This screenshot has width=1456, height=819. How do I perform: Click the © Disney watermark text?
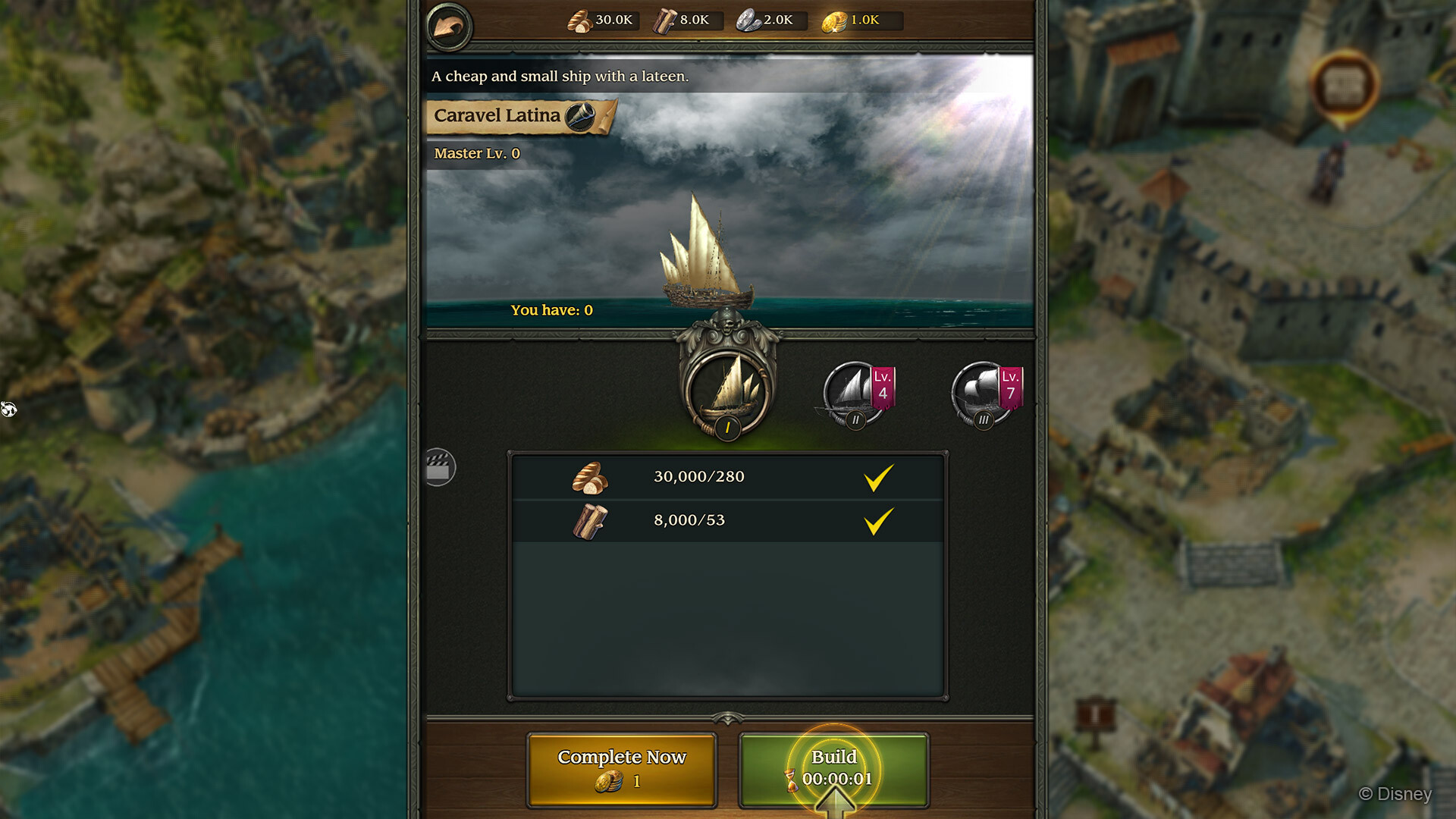pos(1393,795)
